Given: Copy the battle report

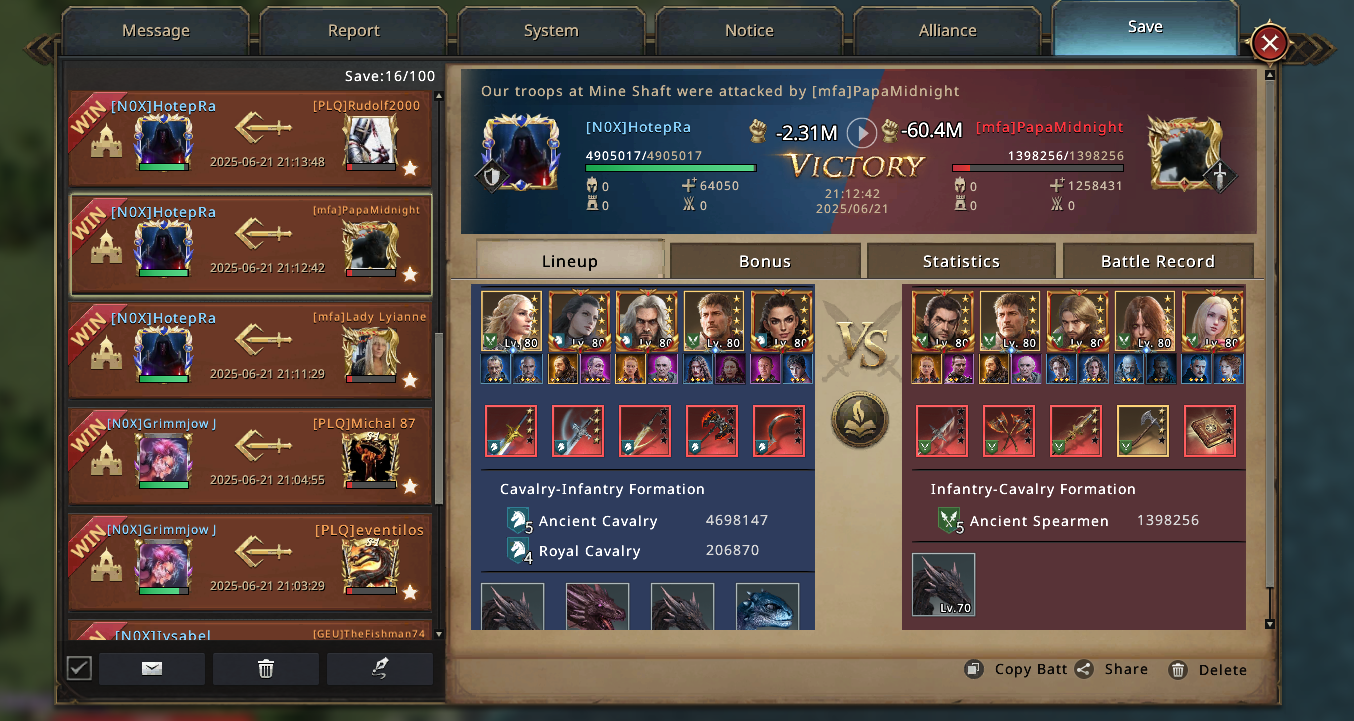Looking at the screenshot, I should click(x=1019, y=670).
